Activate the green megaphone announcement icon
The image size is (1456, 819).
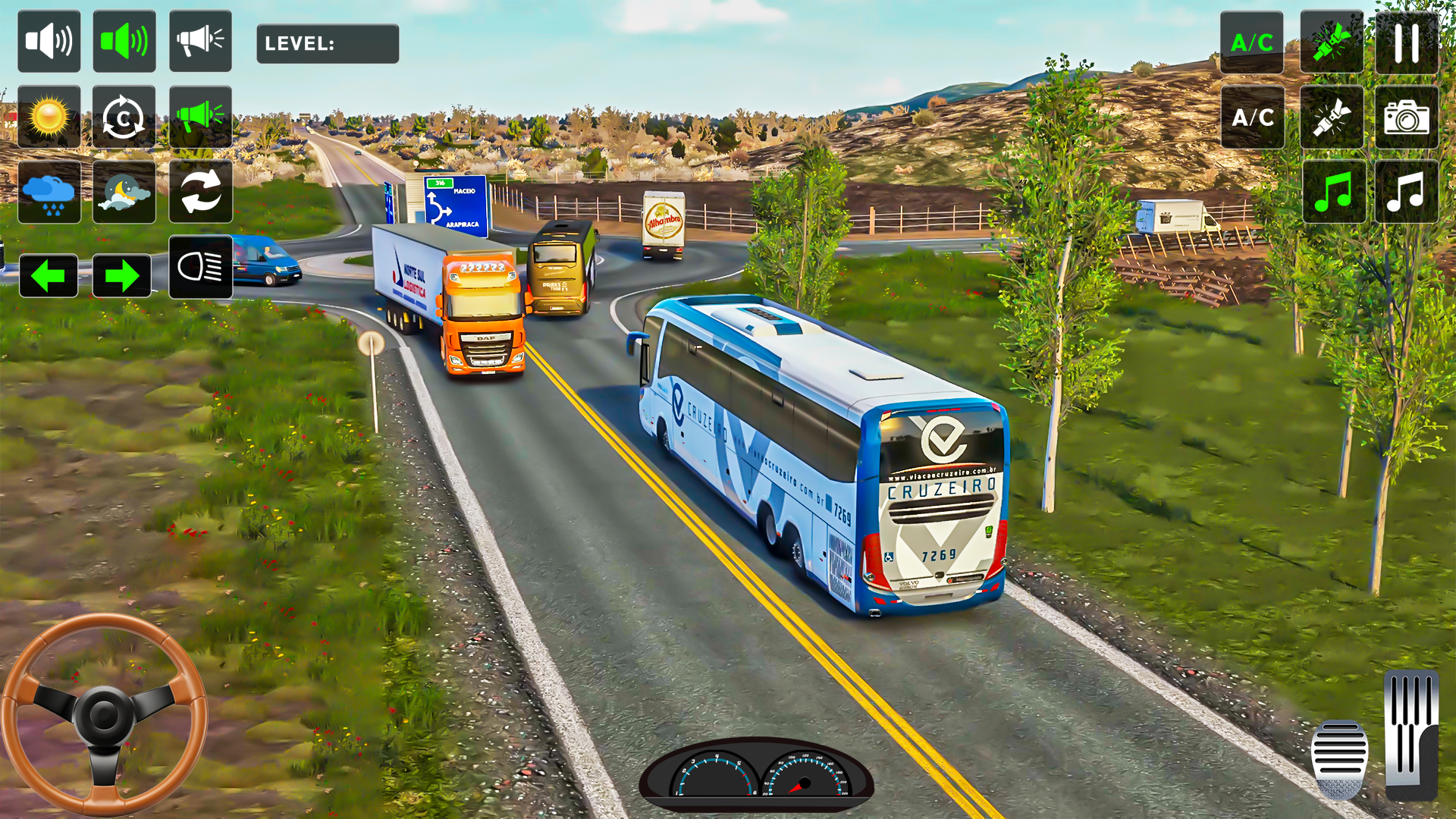coord(199,118)
